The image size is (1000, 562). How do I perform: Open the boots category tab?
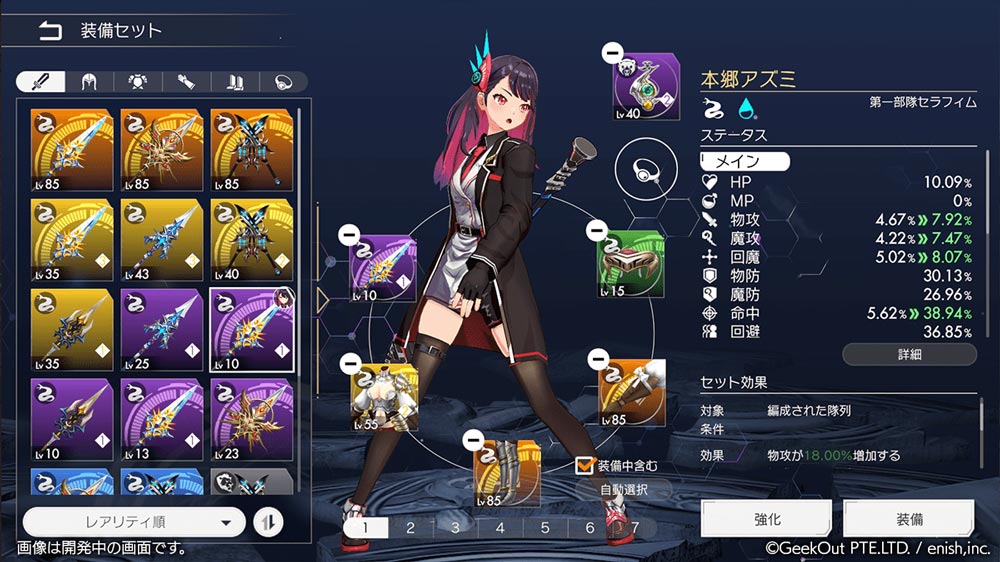234,82
